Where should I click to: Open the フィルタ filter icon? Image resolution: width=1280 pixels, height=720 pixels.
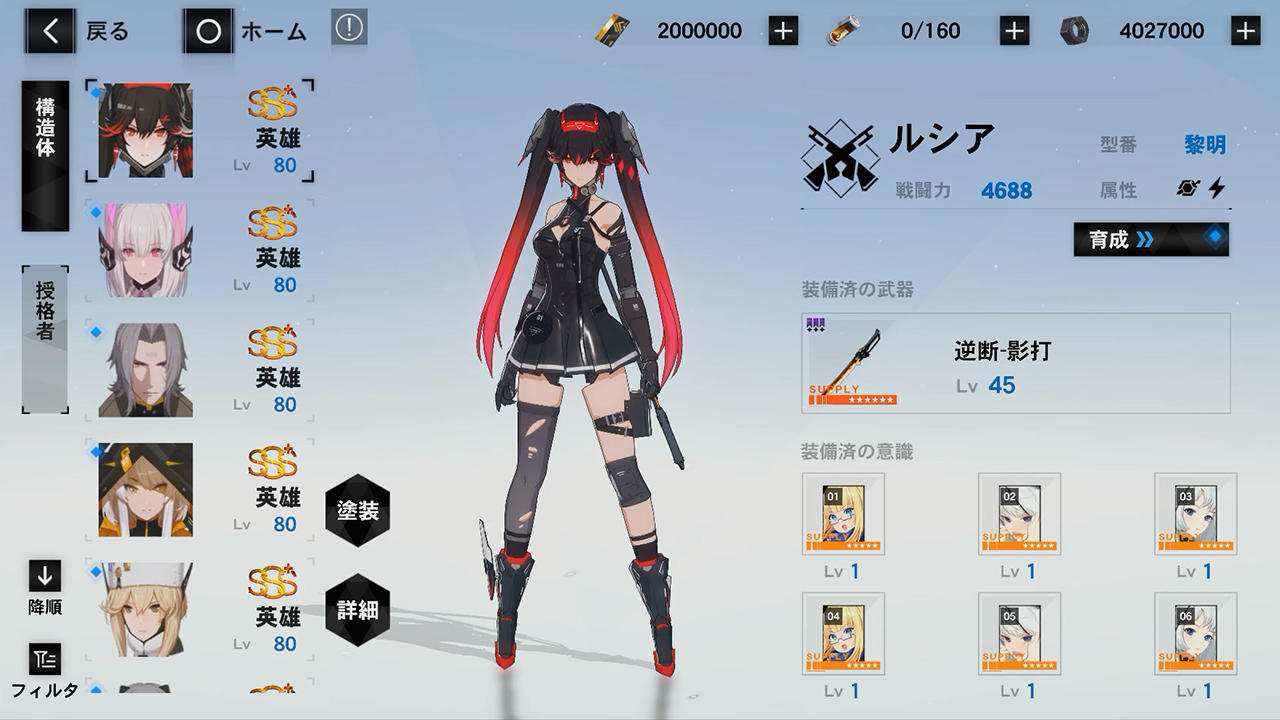coord(41,660)
